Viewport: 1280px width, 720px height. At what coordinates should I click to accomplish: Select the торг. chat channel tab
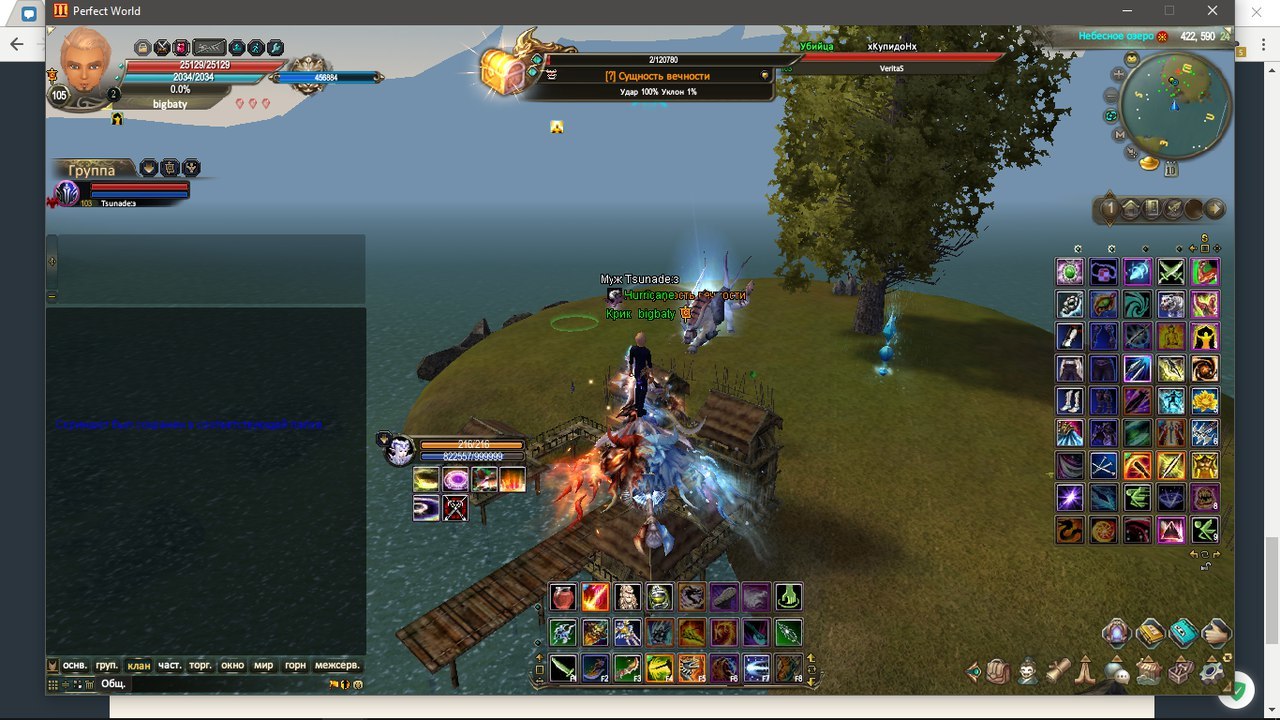[200, 665]
